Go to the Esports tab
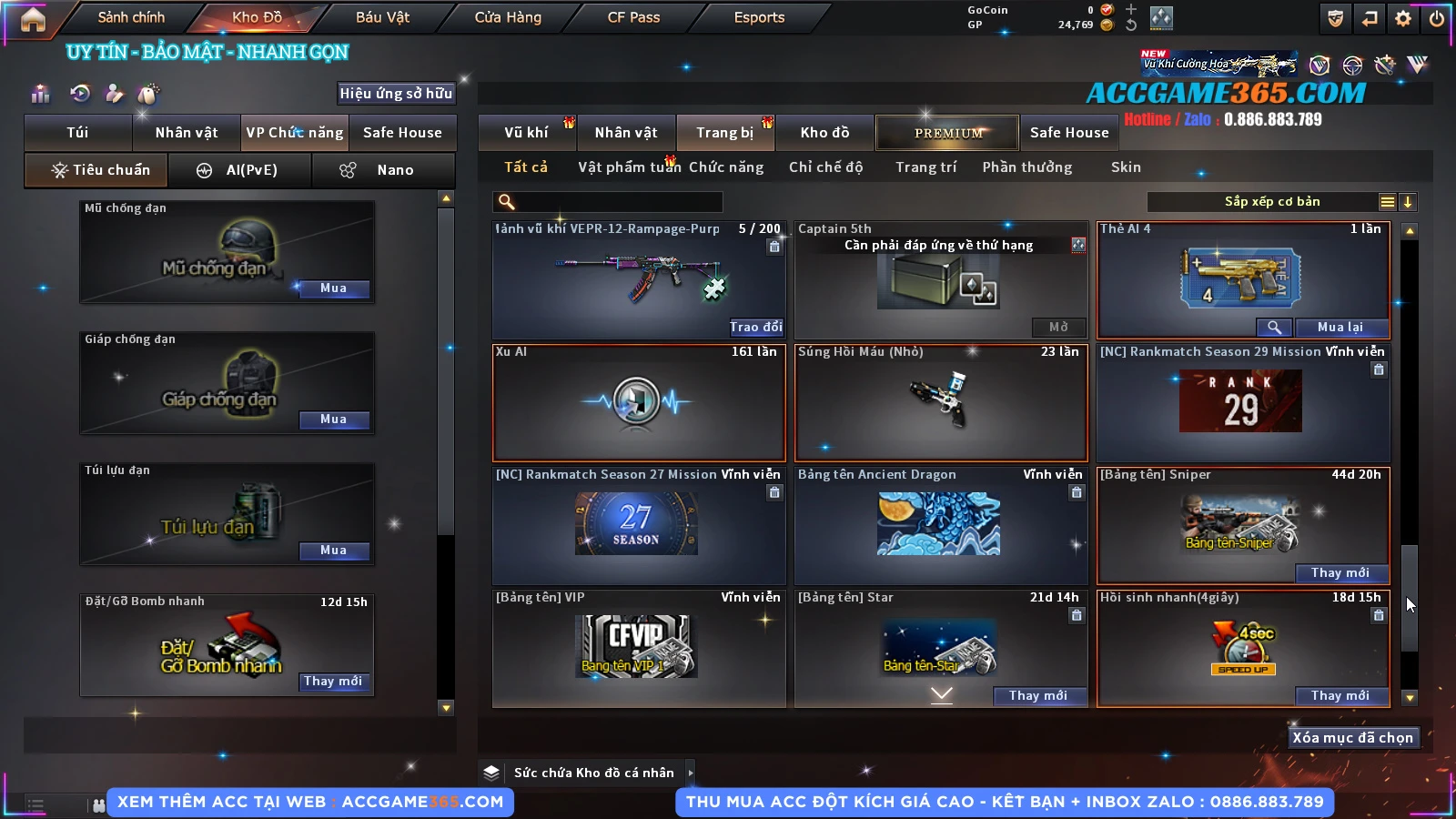Viewport: 1456px width, 819px height. point(759,17)
